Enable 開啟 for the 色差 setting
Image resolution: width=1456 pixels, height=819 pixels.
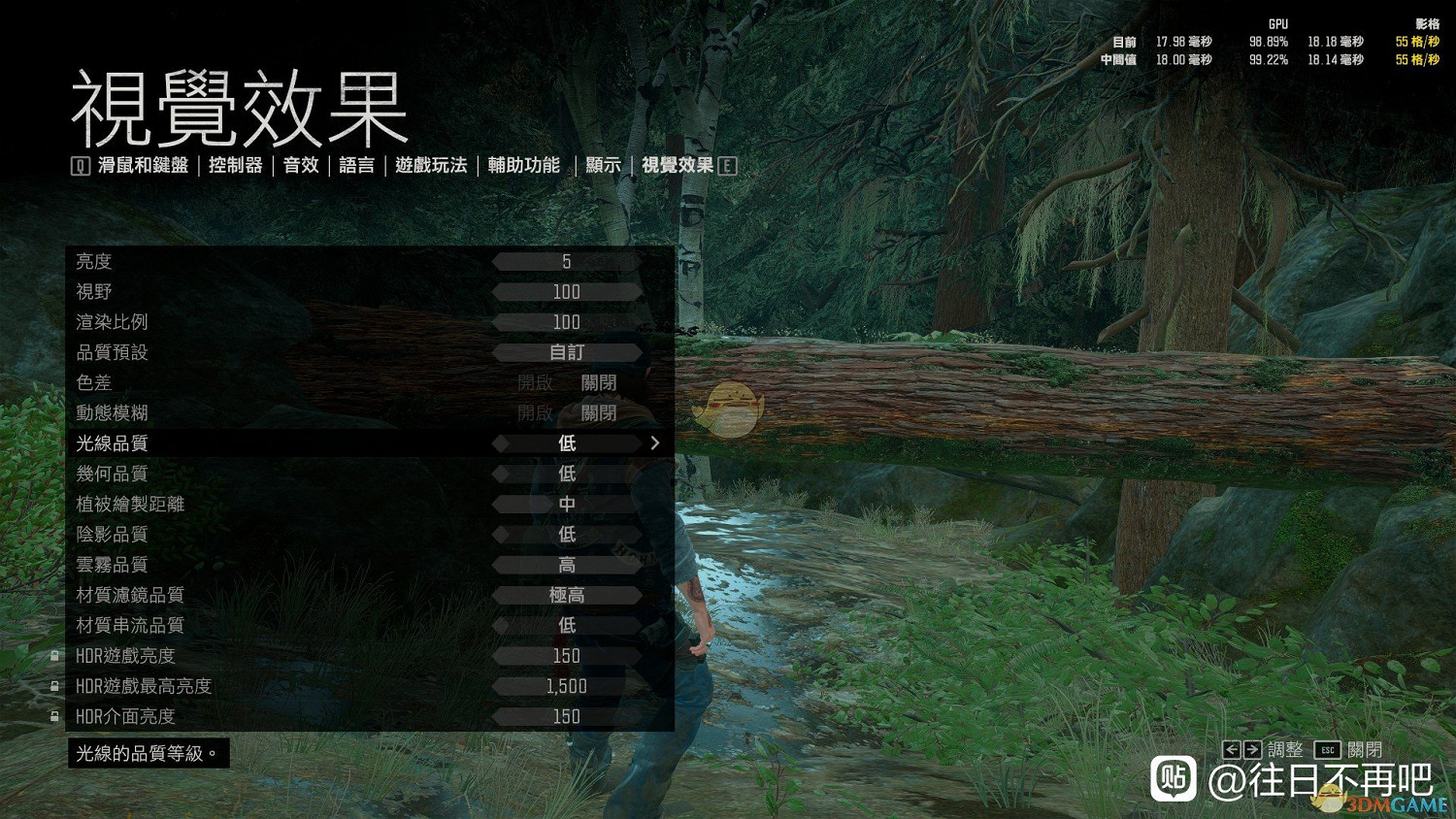coord(537,382)
